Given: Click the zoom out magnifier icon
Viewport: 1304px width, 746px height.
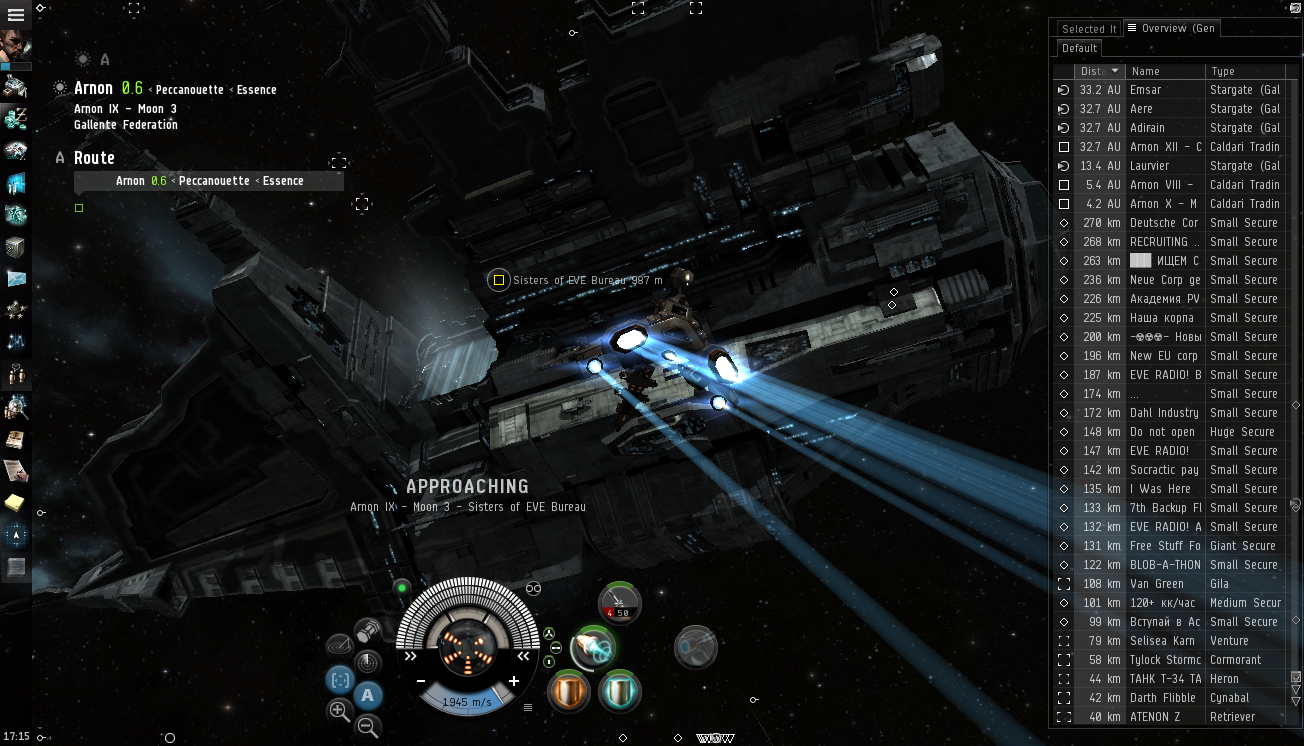Looking at the screenshot, I should click(x=368, y=726).
